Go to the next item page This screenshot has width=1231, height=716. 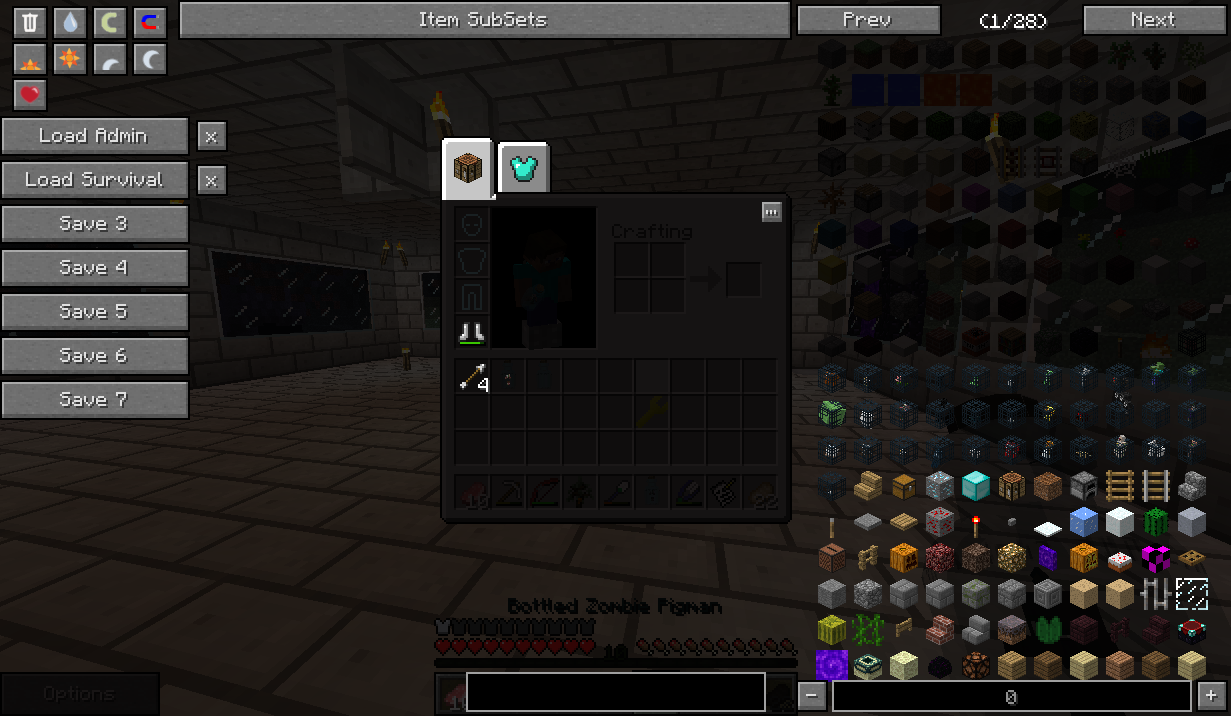[1153, 20]
